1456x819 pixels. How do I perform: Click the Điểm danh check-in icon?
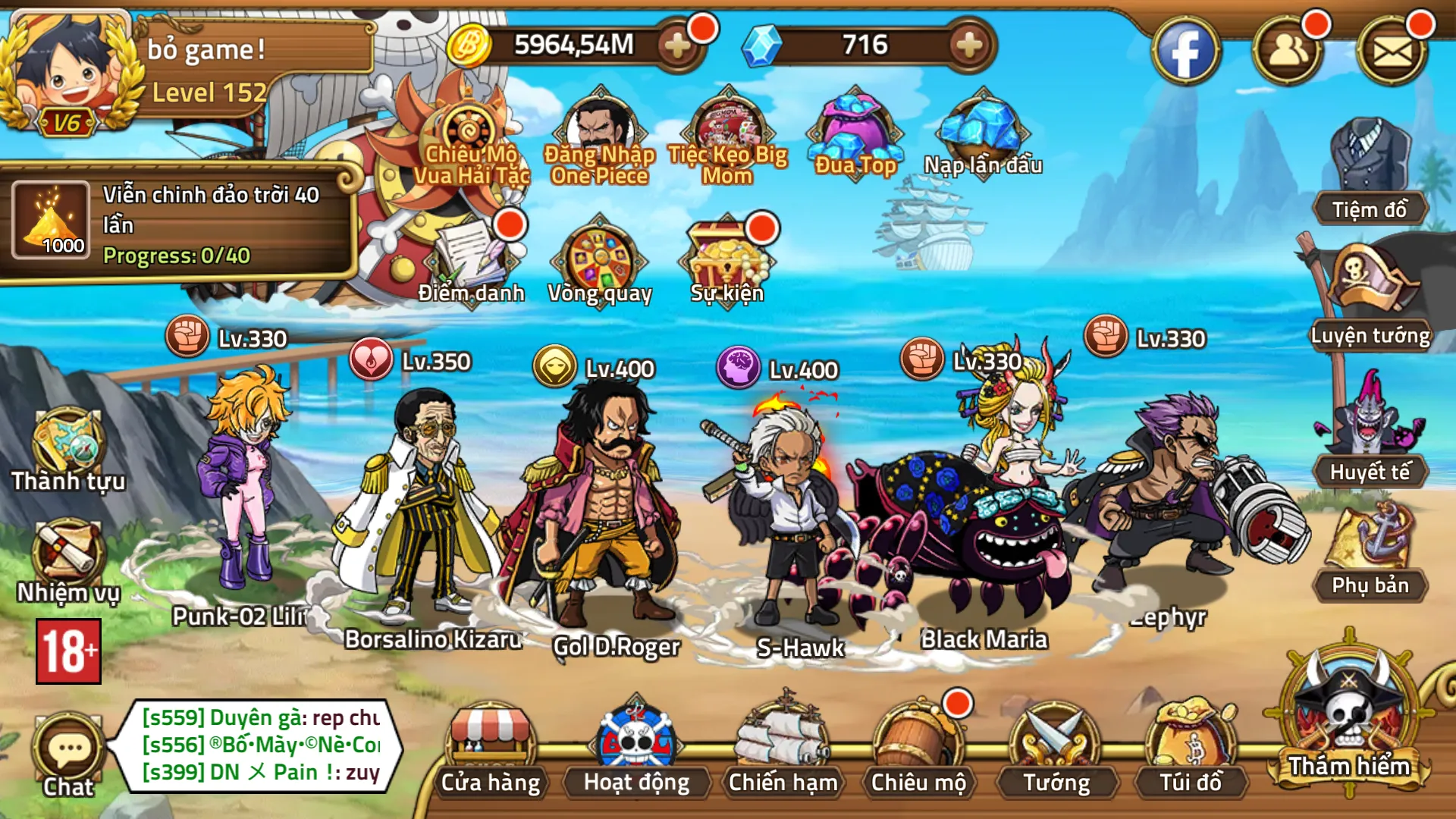pos(472,262)
